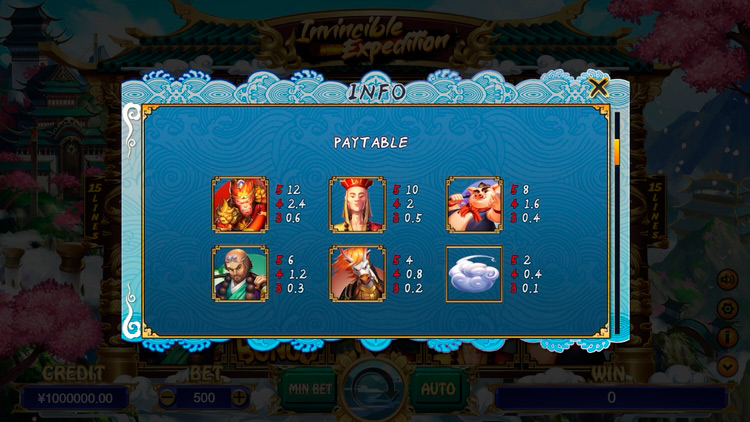Activate the AUTO spin button

[x=437, y=387]
